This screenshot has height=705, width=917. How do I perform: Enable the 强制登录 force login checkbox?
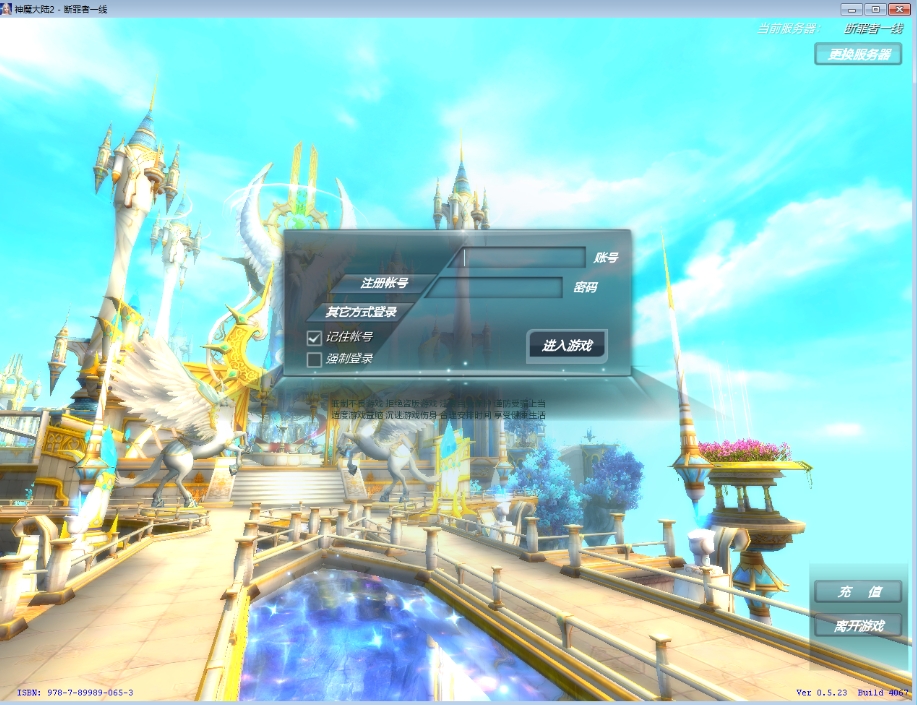tap(314, 359)
